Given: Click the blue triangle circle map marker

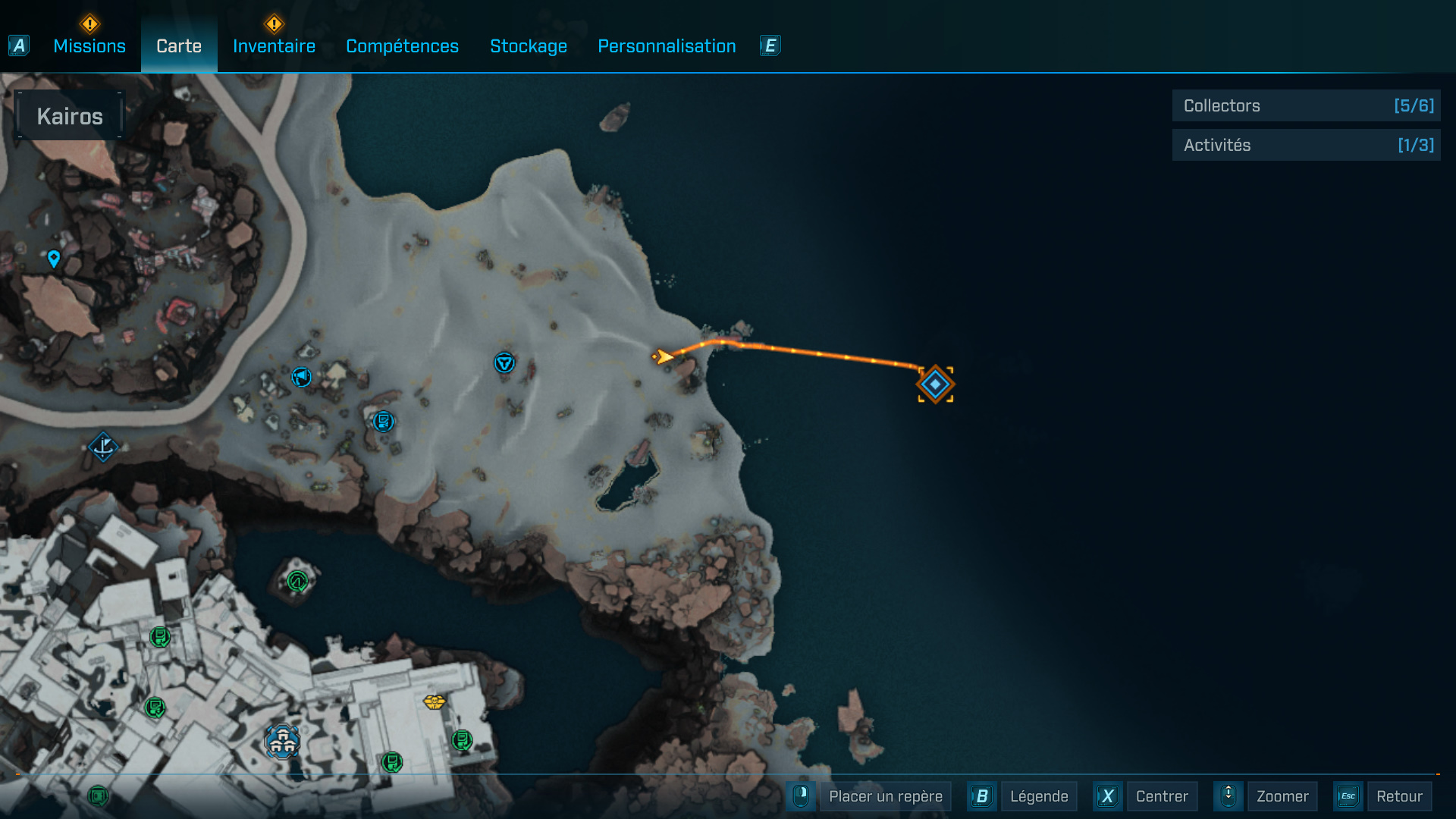Looking at the screenshot, I should click(x=504, y=362).
